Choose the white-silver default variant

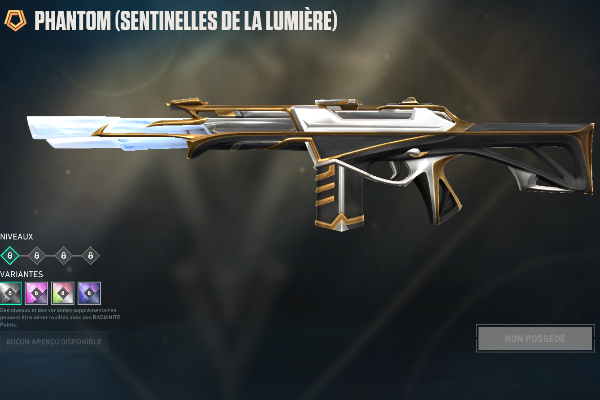[10, 293]
